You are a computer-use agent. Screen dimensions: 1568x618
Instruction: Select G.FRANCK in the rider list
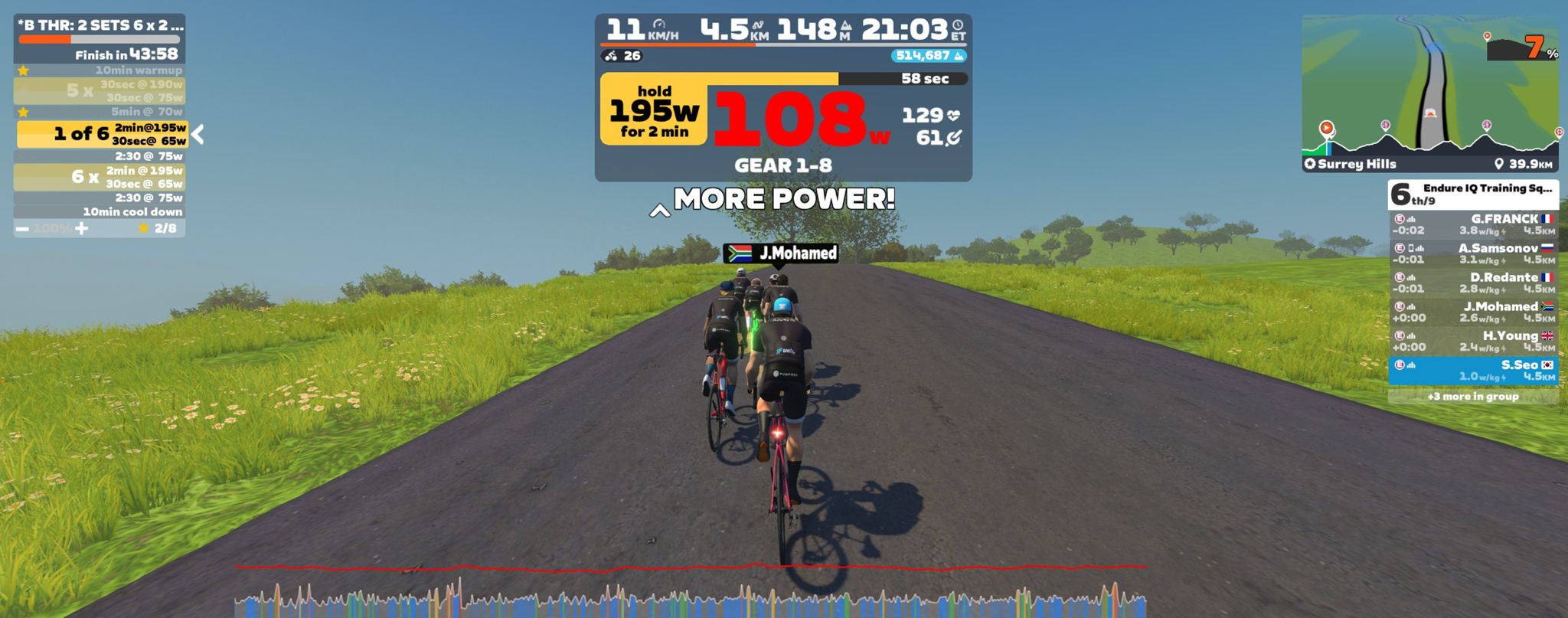pos(1473,224)
